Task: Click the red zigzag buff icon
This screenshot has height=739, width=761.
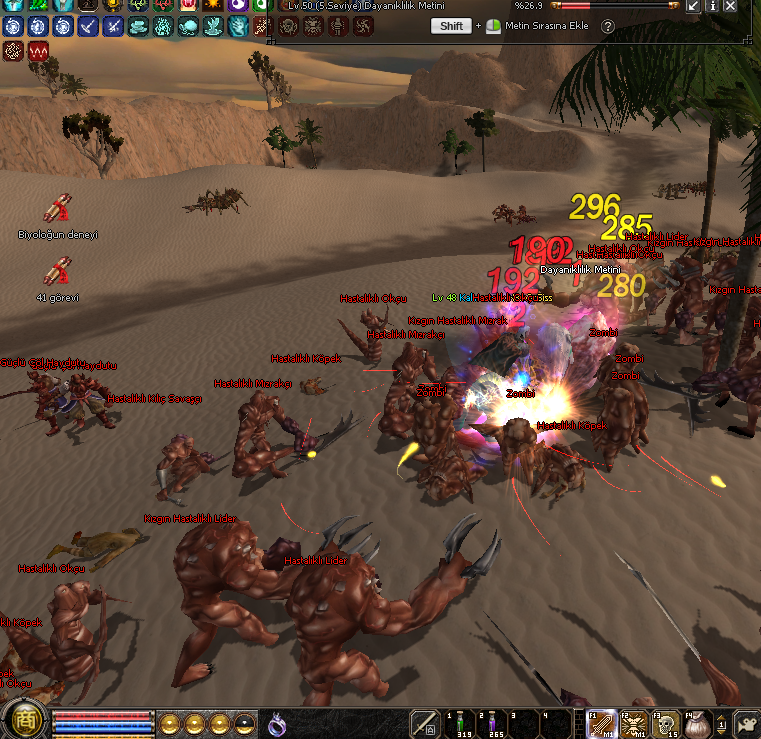Action: point(40,50)
